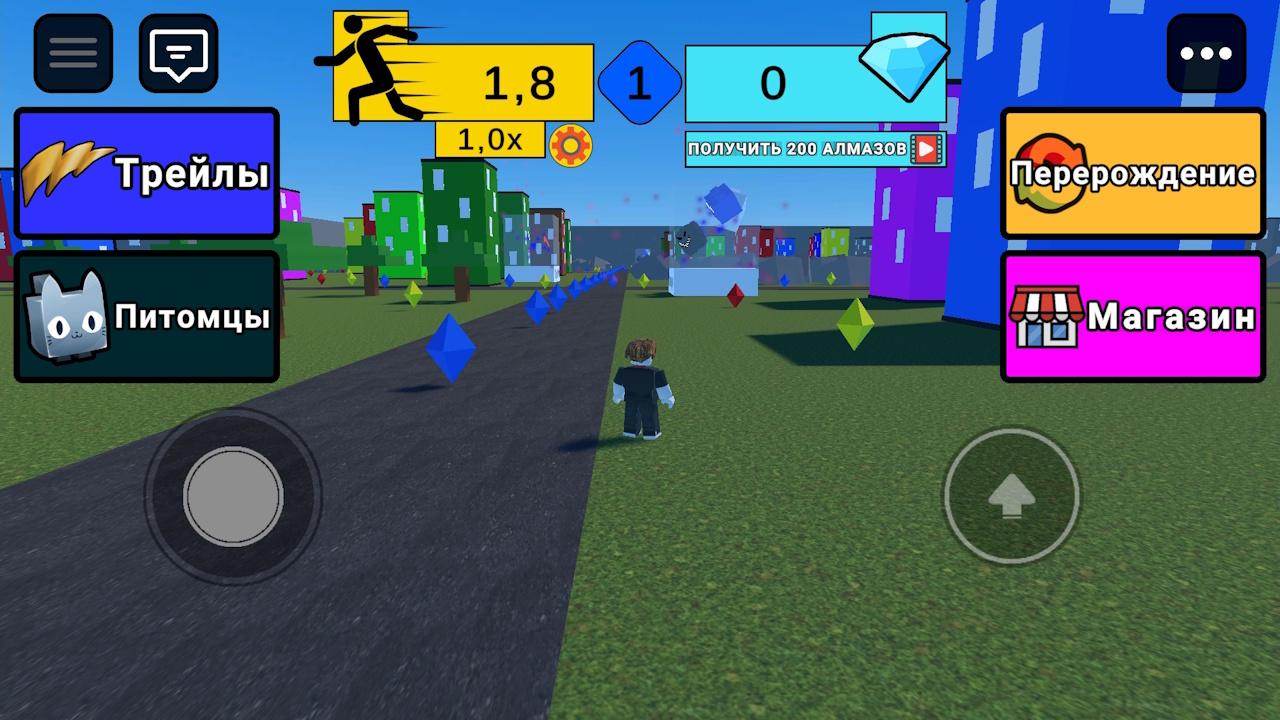Open the chat bubble icon
Viewport: 1280px width, 720px height.
pos(178,52)
